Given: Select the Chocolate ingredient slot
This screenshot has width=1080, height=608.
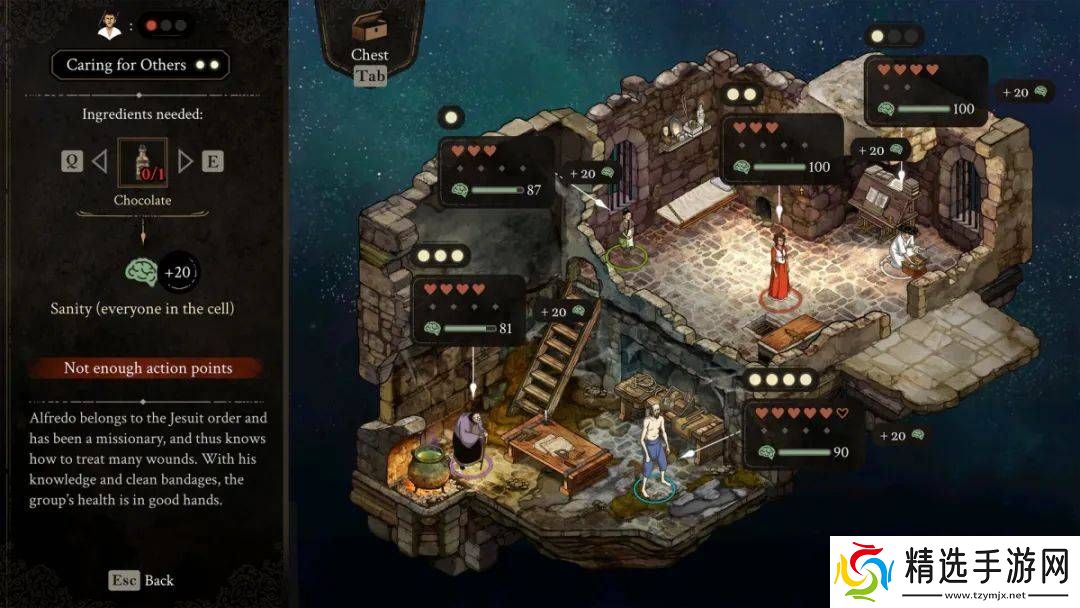Looking at the screenshot, I should coord(142,162).
